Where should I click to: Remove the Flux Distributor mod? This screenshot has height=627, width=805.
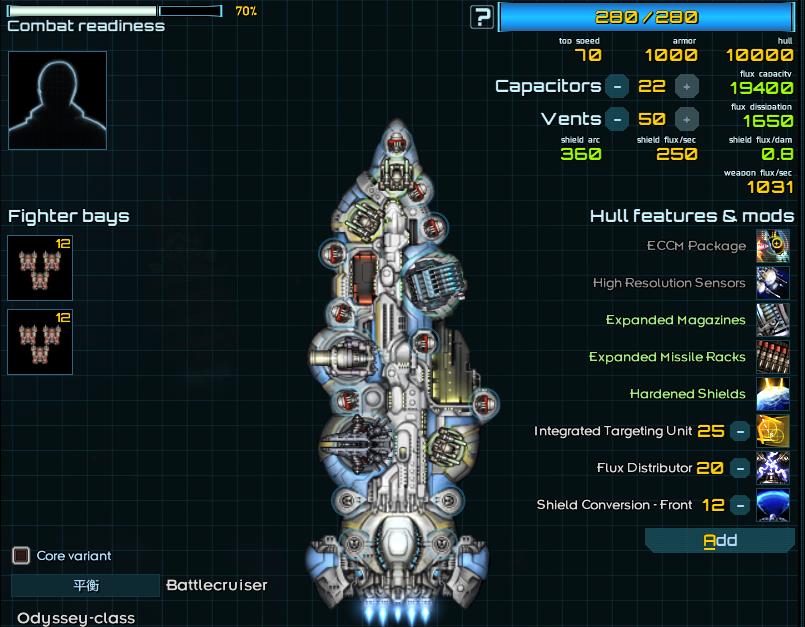[739, 468]
